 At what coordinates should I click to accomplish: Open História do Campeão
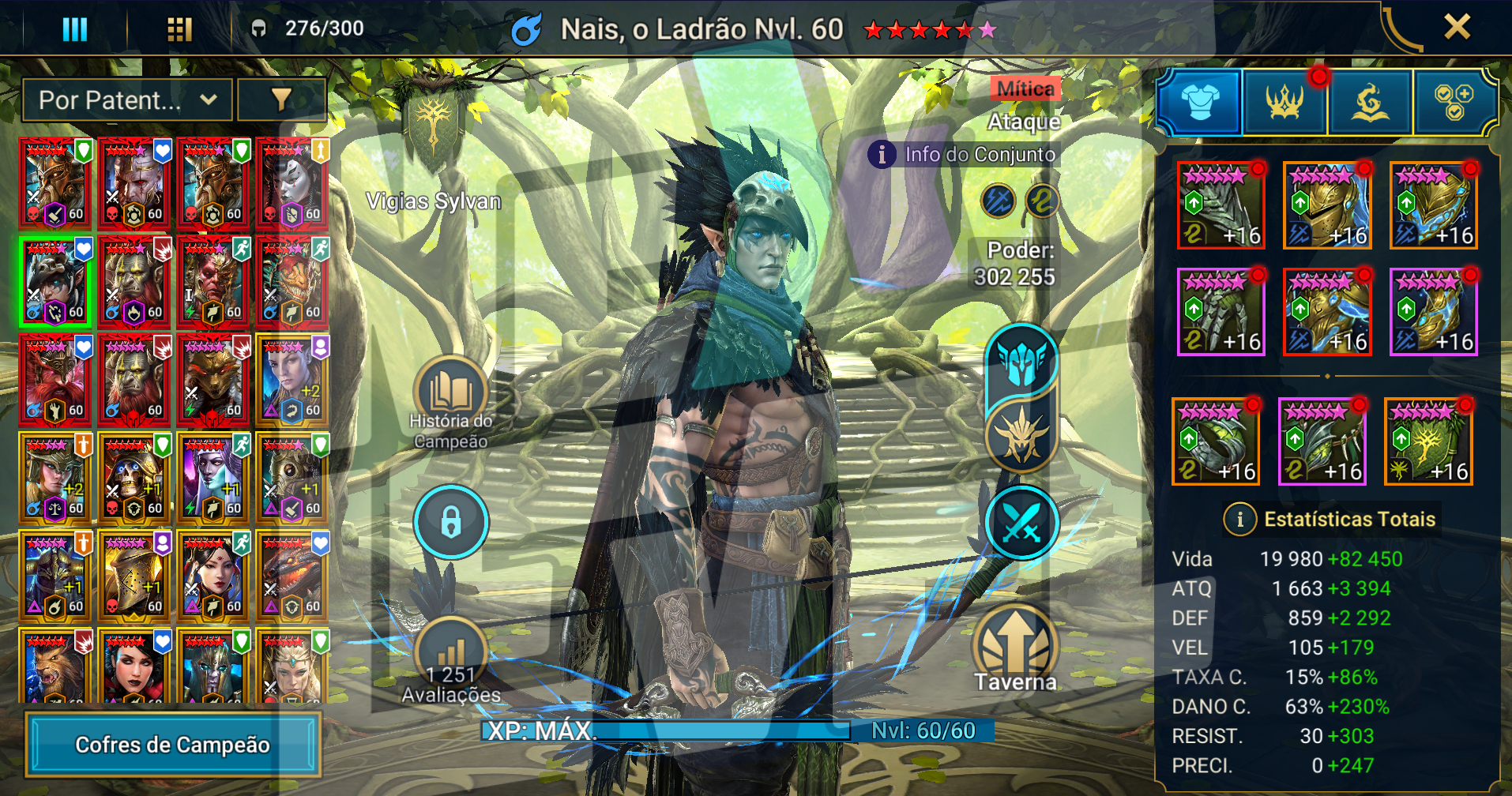pyautogui.click(x=450, y=393)
